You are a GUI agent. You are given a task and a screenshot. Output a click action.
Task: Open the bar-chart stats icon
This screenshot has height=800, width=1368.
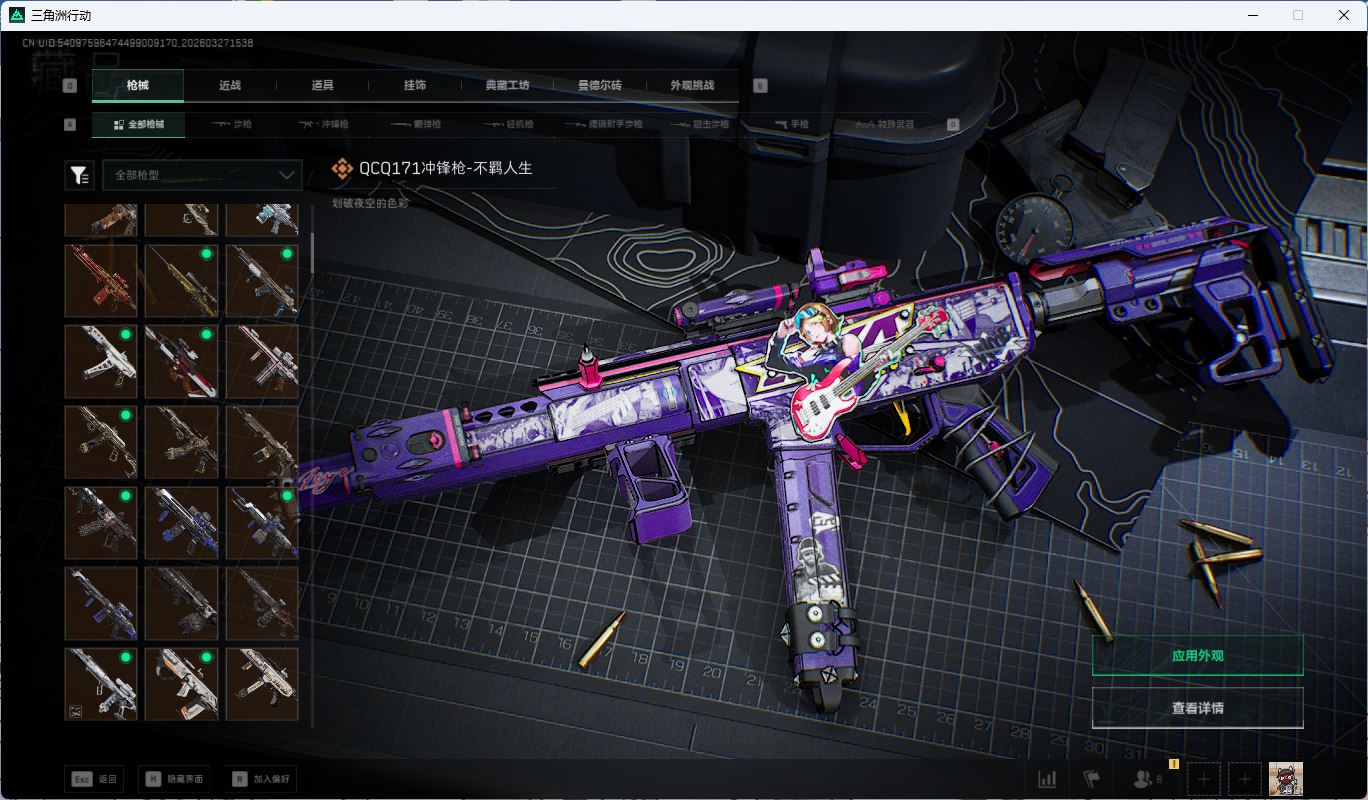1047,779
